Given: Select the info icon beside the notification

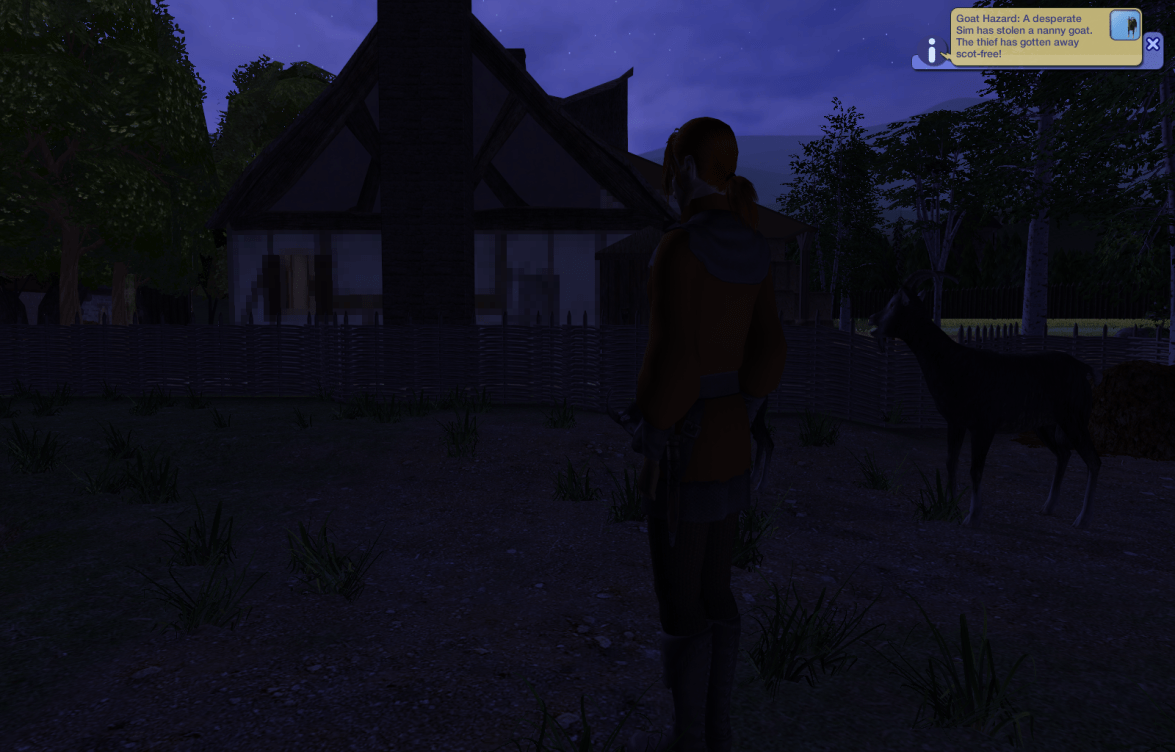Looking at the screenshot, I should pyautogui.click(x=932, y=51).
